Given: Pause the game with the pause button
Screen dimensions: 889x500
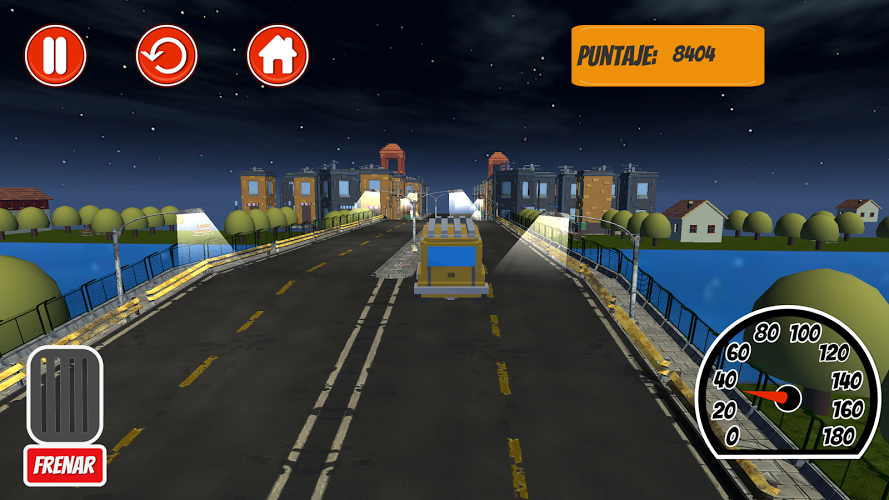Looking at the screenshot, I should coord(56,55).
